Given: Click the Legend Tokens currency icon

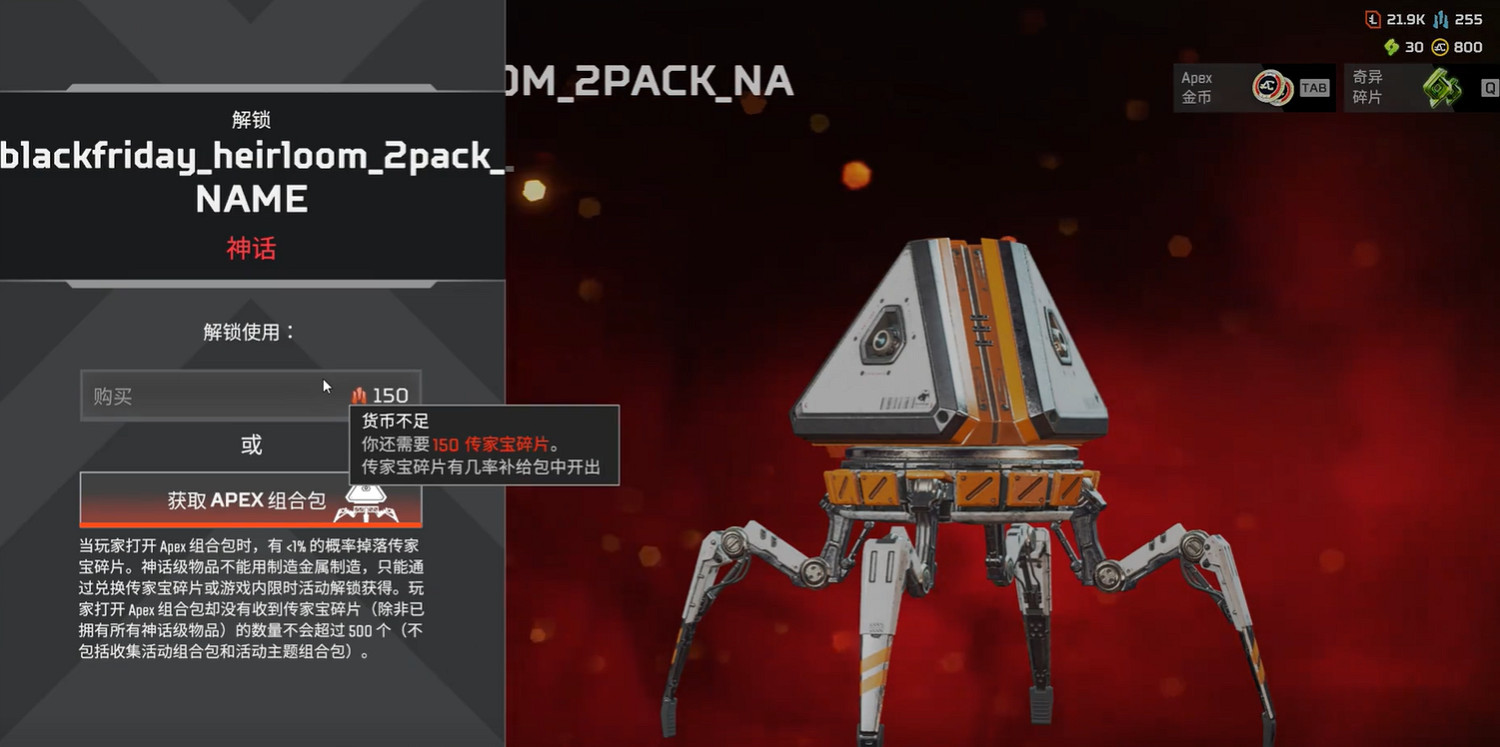Looking at the screenshot, I should (1372, 19).
